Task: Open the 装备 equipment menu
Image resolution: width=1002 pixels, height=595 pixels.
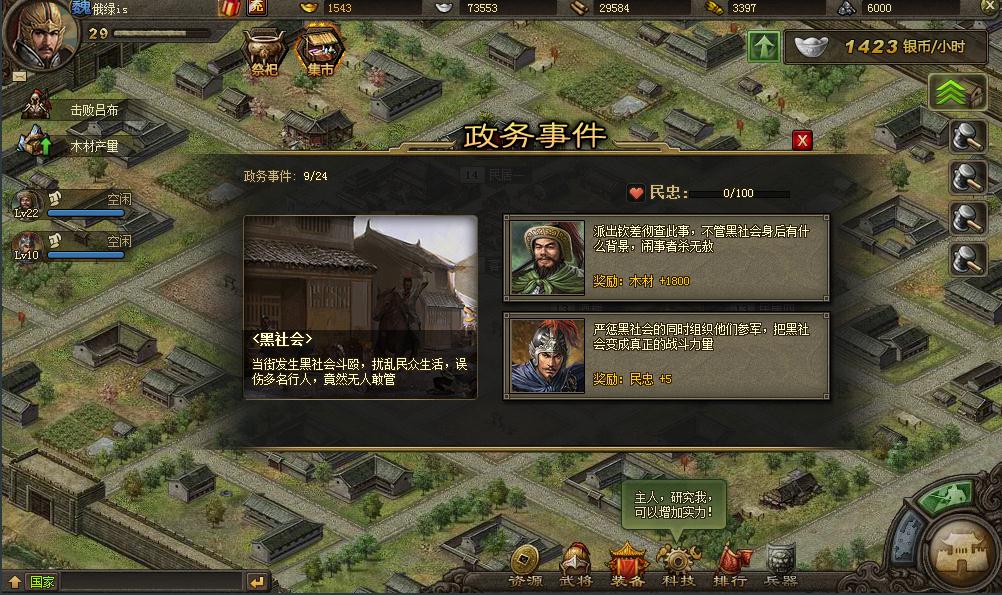Action: (627, 568)
